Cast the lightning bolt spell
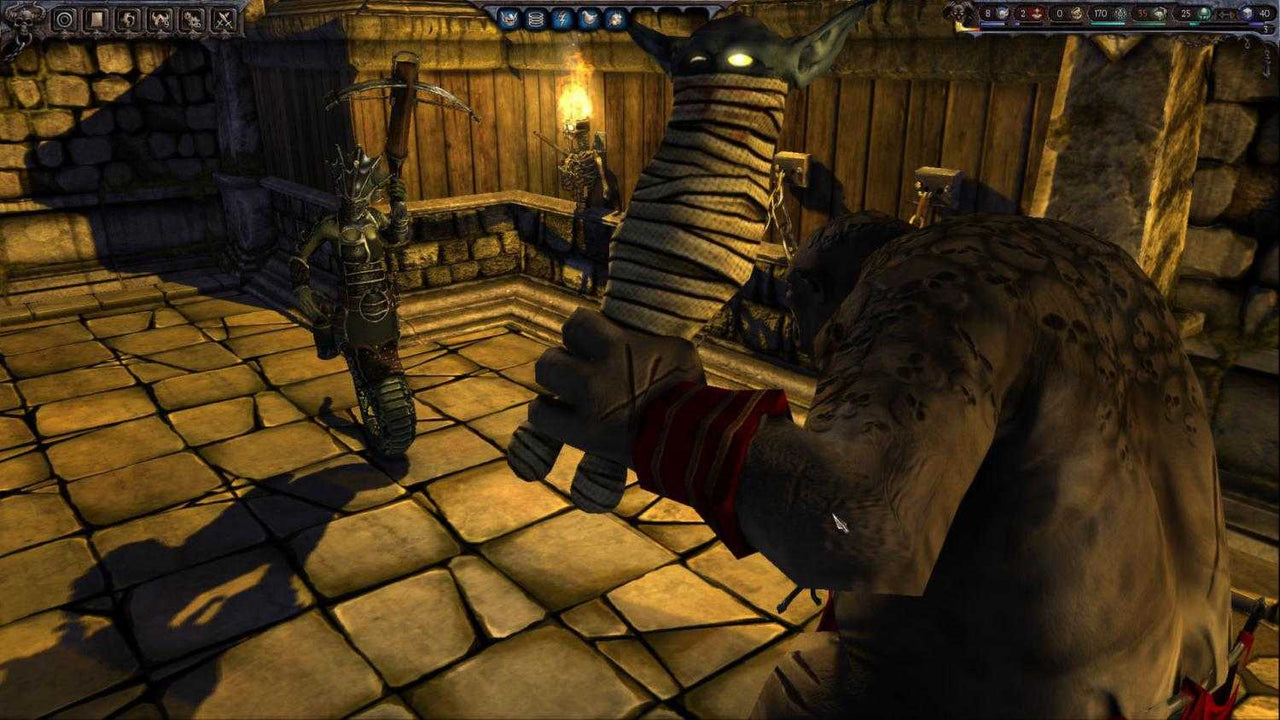Viewport: 1280px width, 720px height. point(562,18)
